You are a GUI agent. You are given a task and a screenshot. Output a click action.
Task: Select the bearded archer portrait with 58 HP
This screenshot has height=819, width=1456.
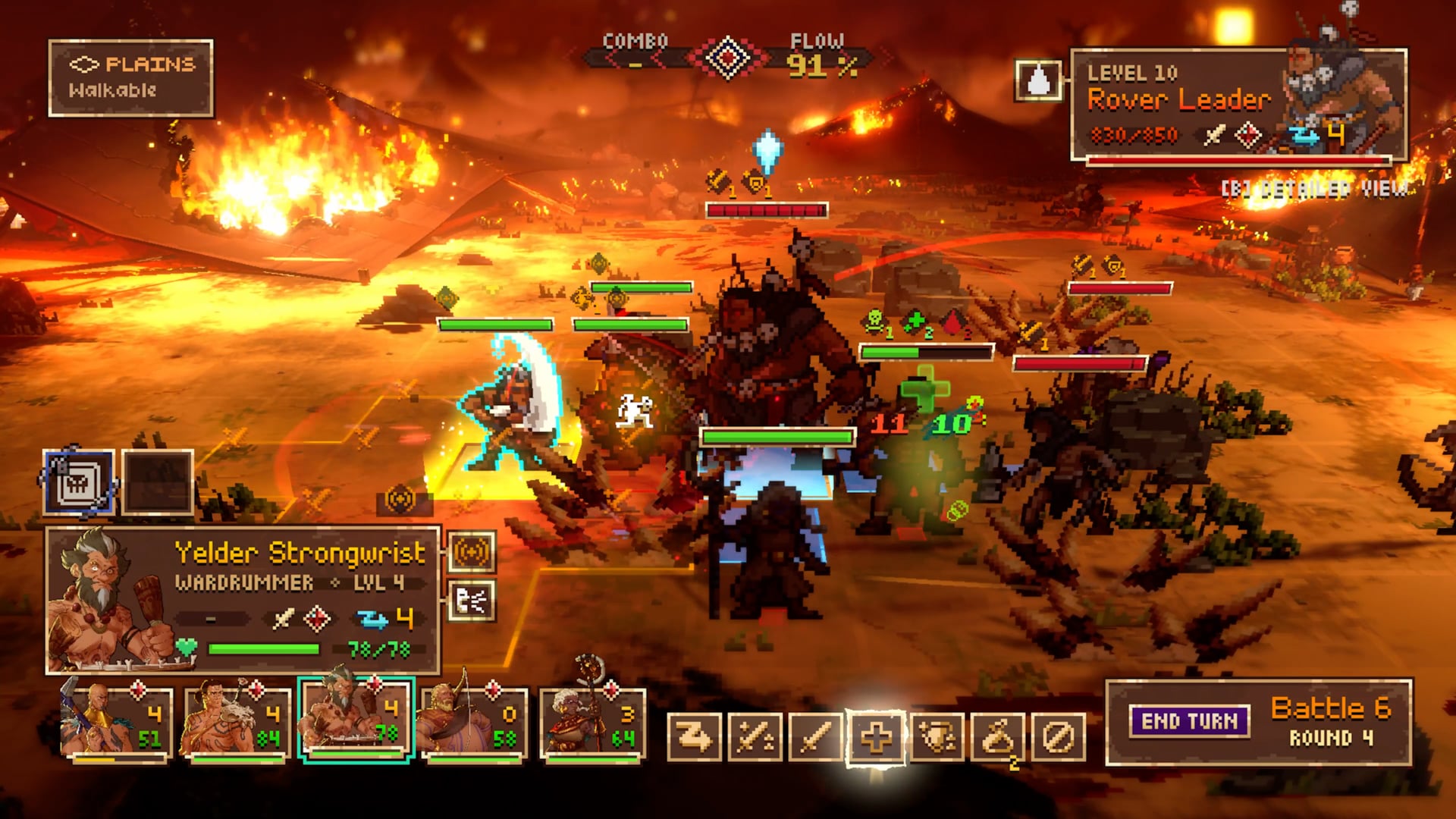point(473,723)
